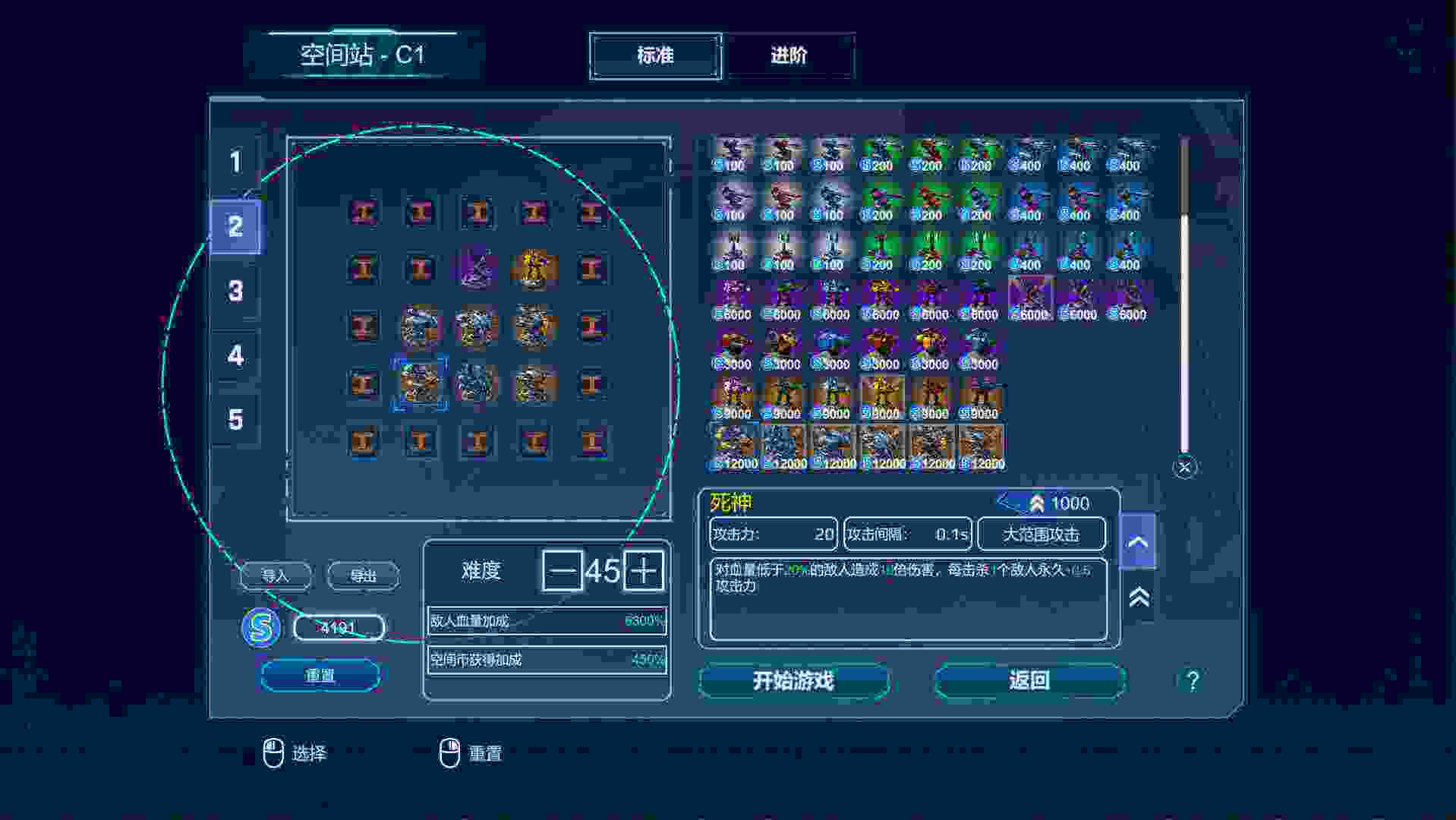Switch to the 进阶 tab
Screen dimensions: 1456x820
pos(789,55)
